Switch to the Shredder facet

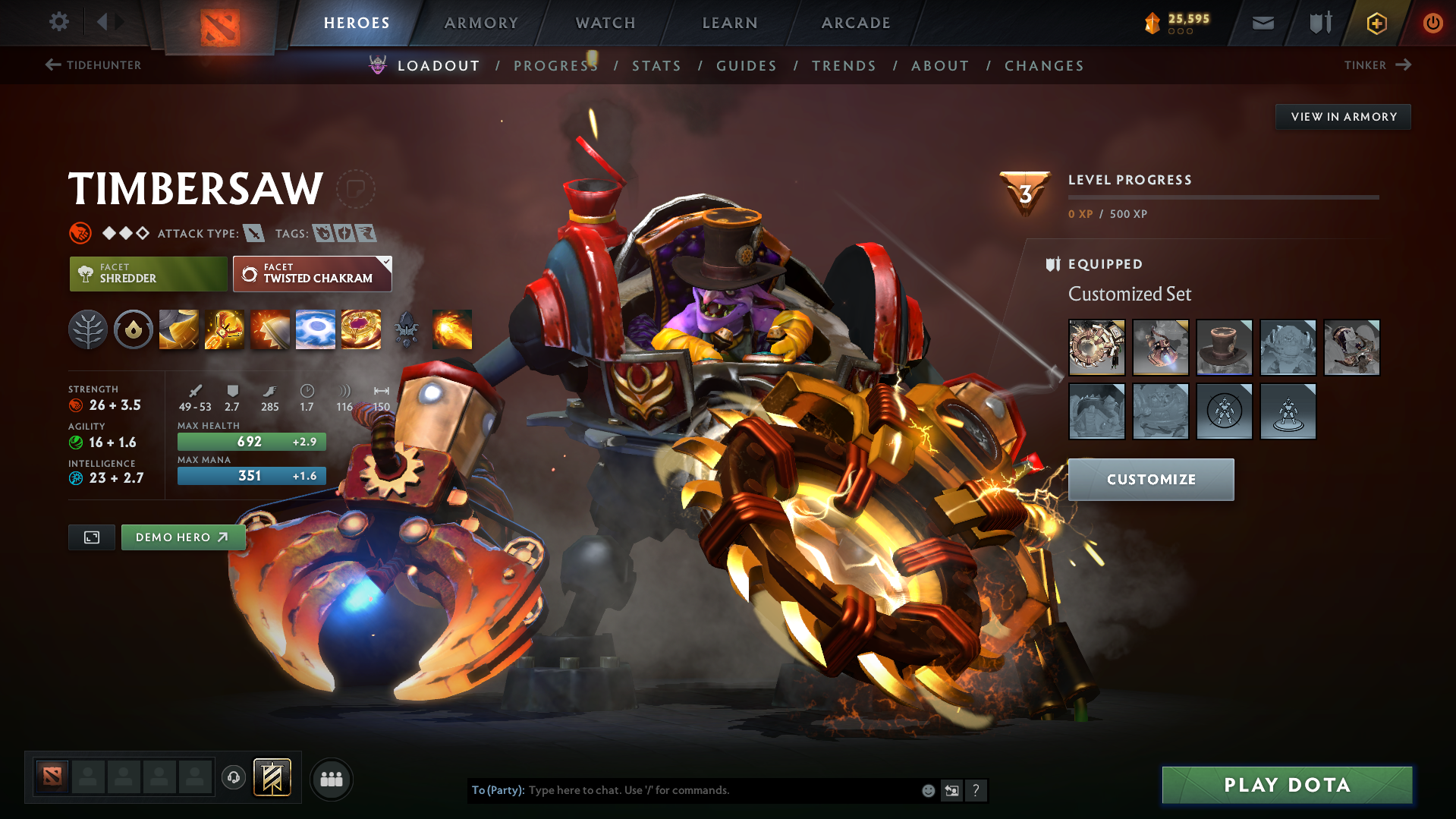pos(148,273)
